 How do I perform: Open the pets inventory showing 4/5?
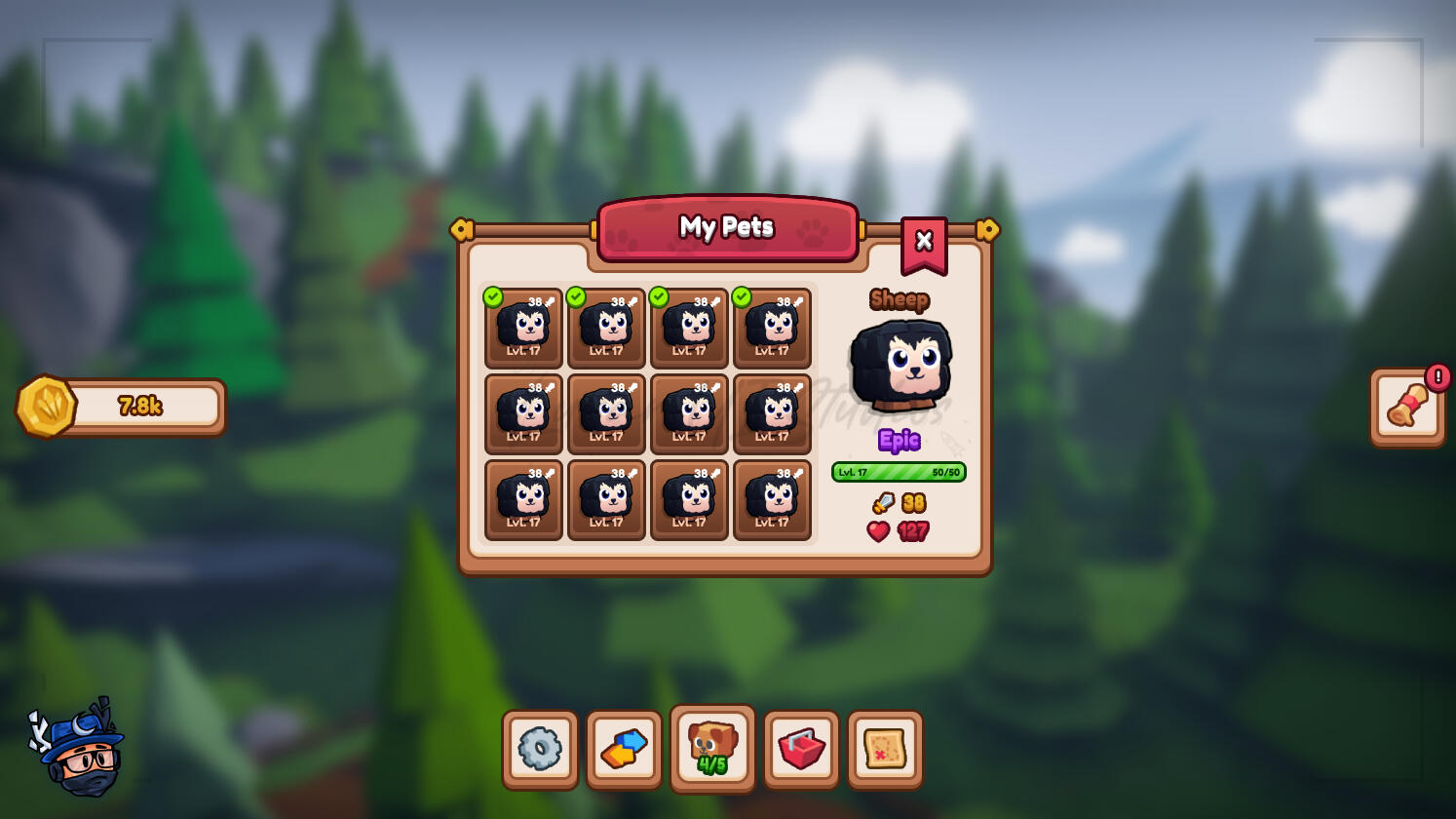[711, 748]
